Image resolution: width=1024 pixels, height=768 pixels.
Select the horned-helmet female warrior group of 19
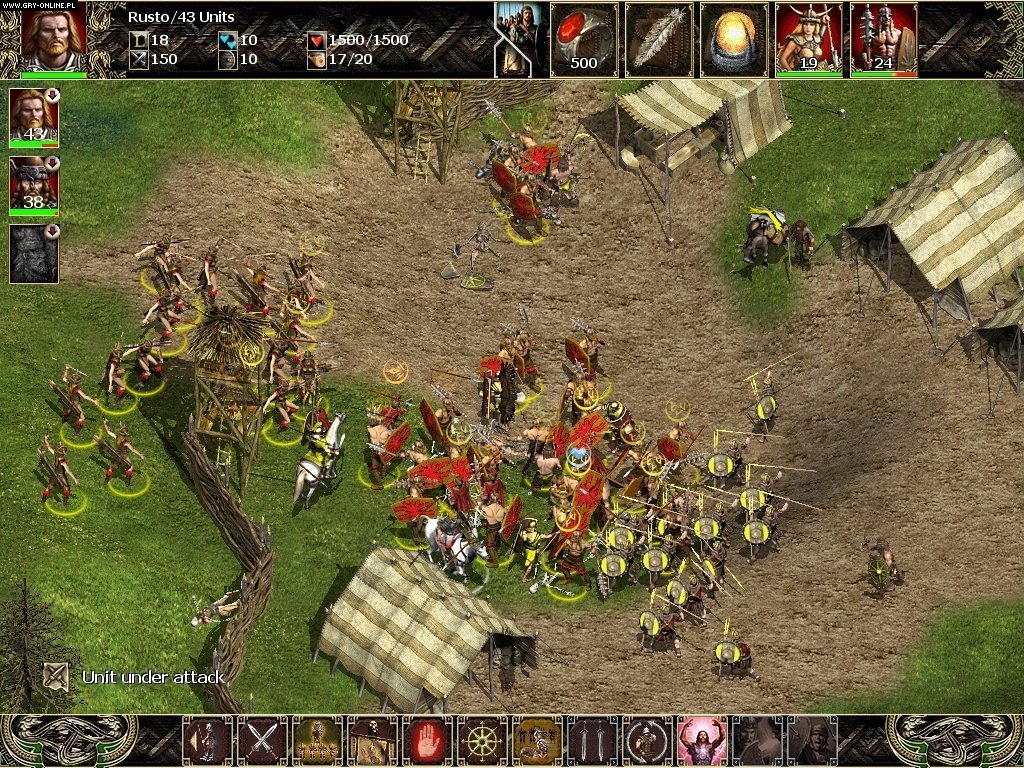coord(808,40)
